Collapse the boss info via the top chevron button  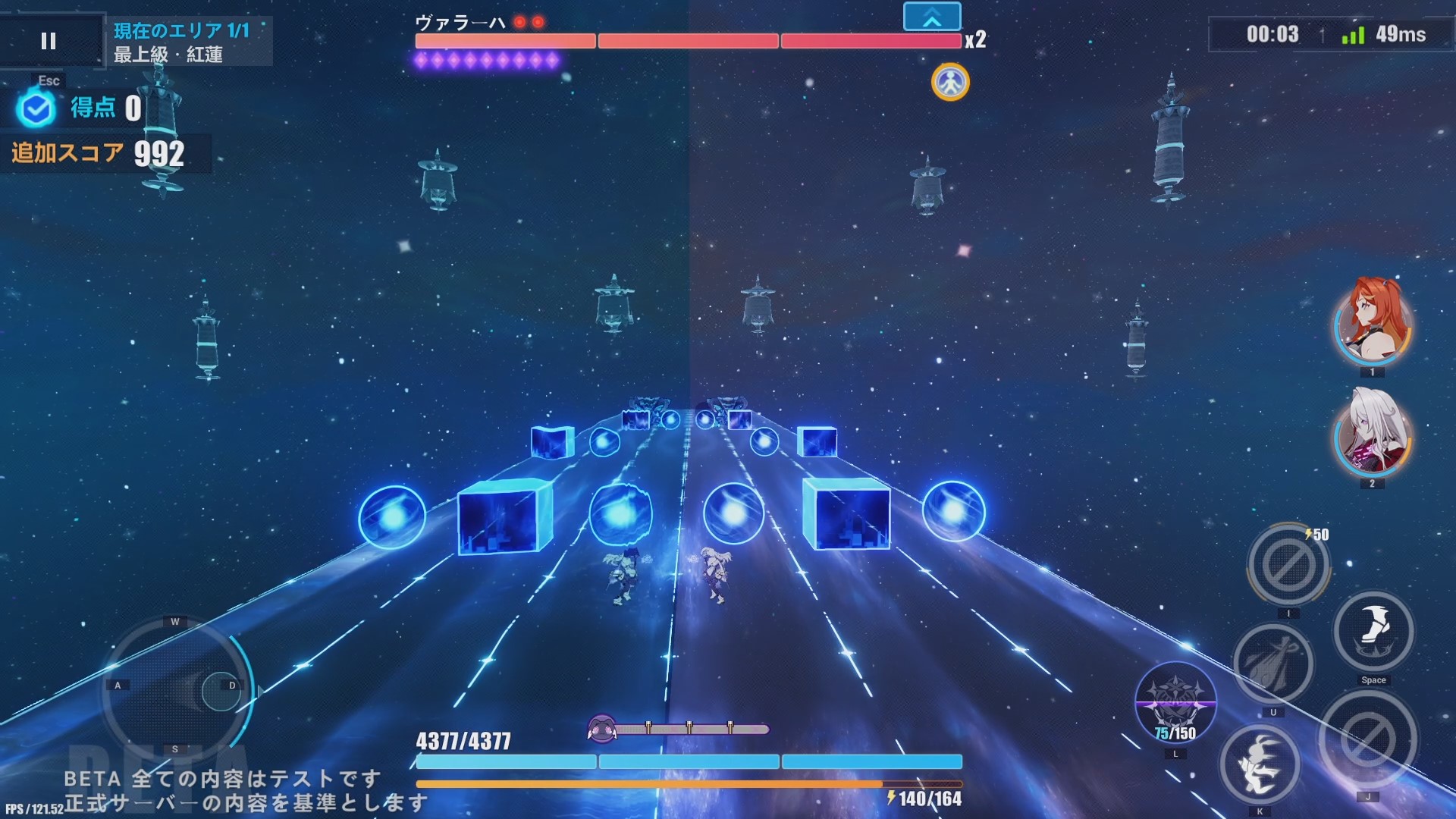931,15
